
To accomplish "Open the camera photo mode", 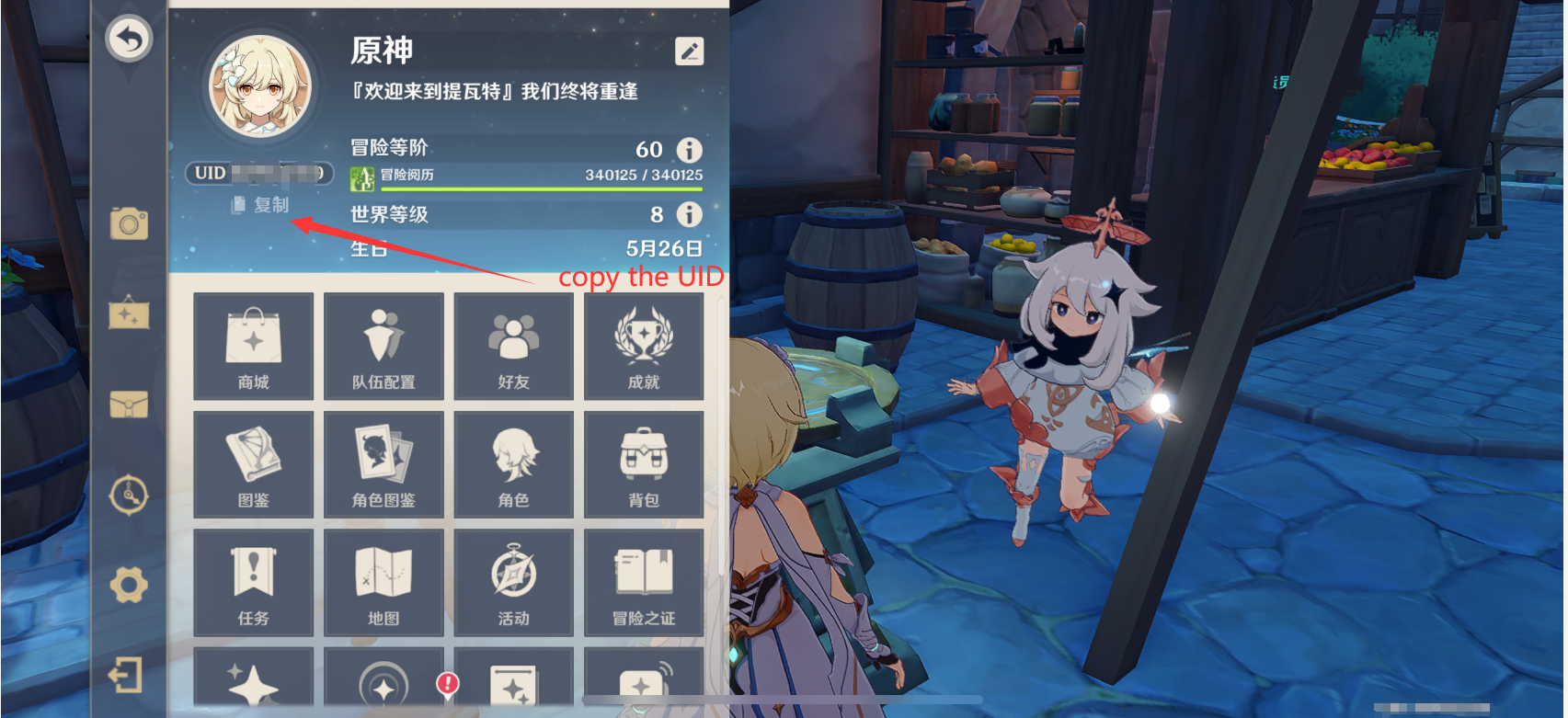I will click(129, 223).
